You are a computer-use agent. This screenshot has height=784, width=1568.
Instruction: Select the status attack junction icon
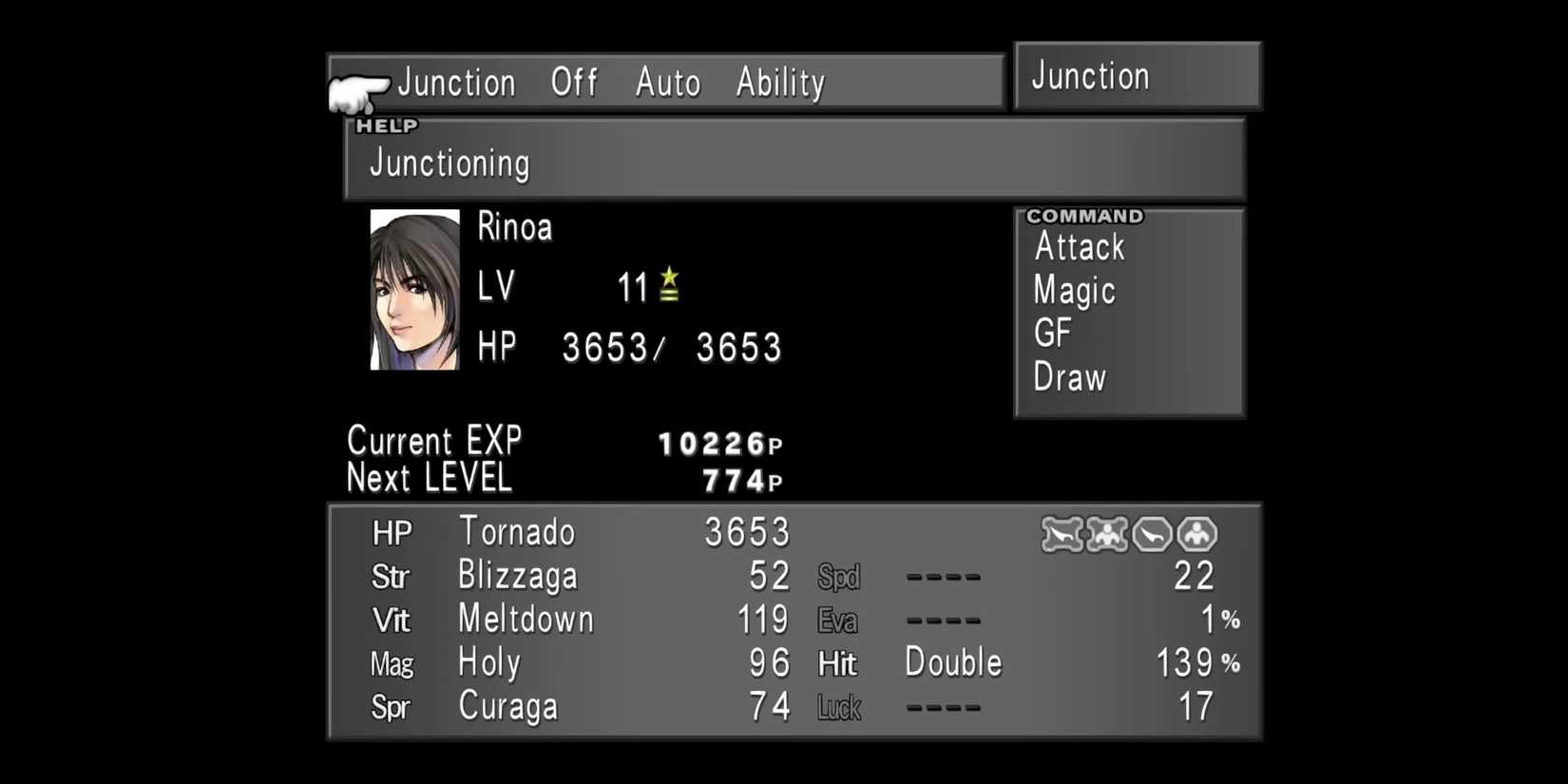coord(1106,534)
